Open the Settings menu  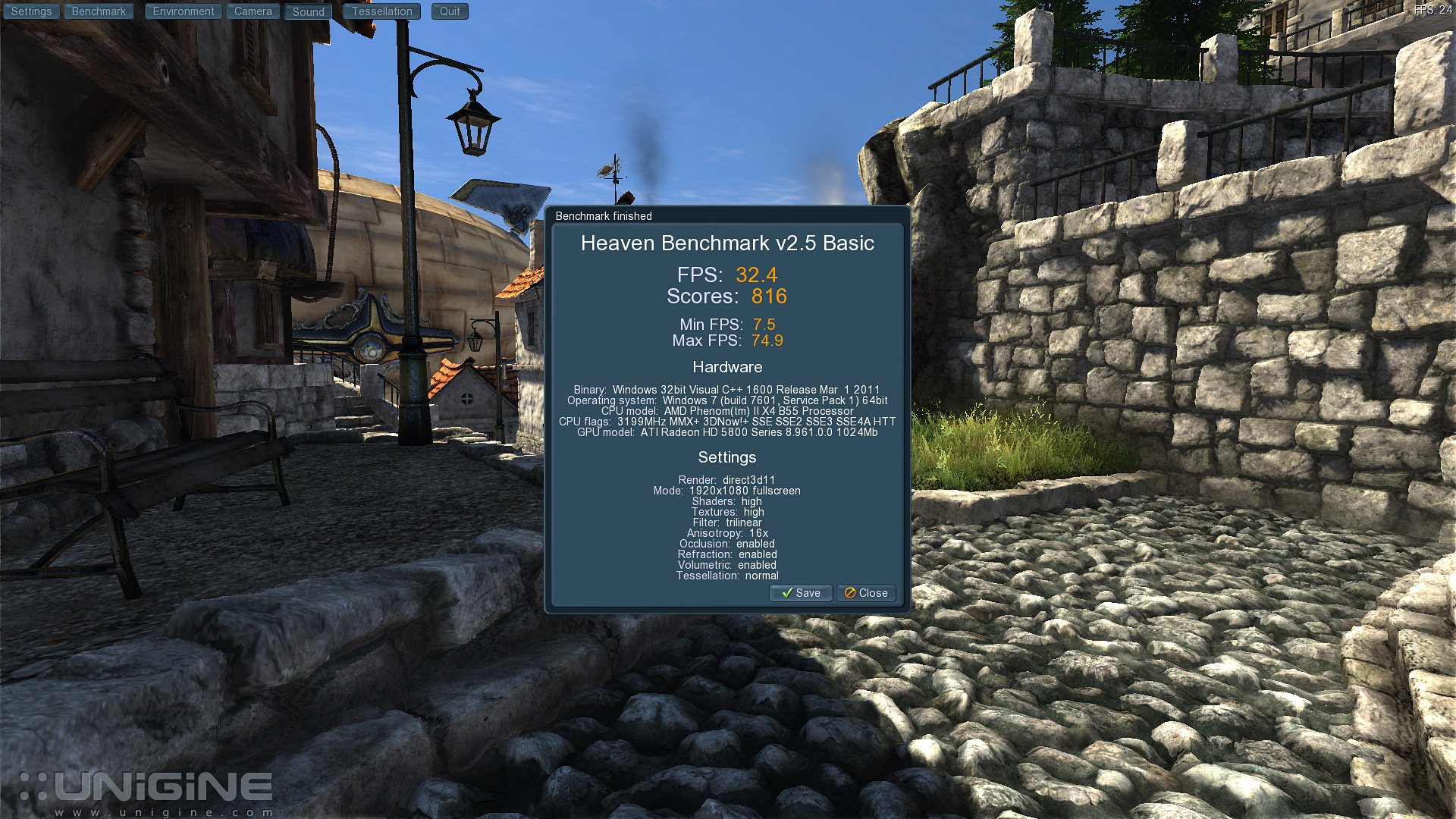pyautogui.click(x=31, y=11)
